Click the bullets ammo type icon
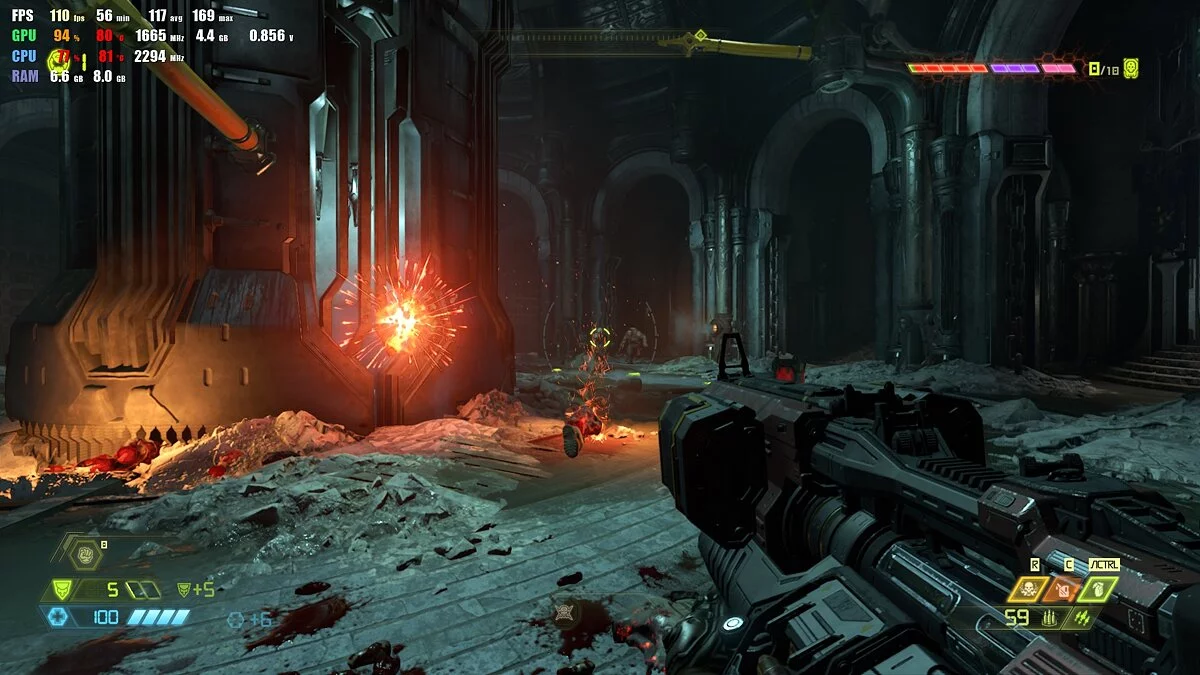The image size is (1200, 675). 1047,619
